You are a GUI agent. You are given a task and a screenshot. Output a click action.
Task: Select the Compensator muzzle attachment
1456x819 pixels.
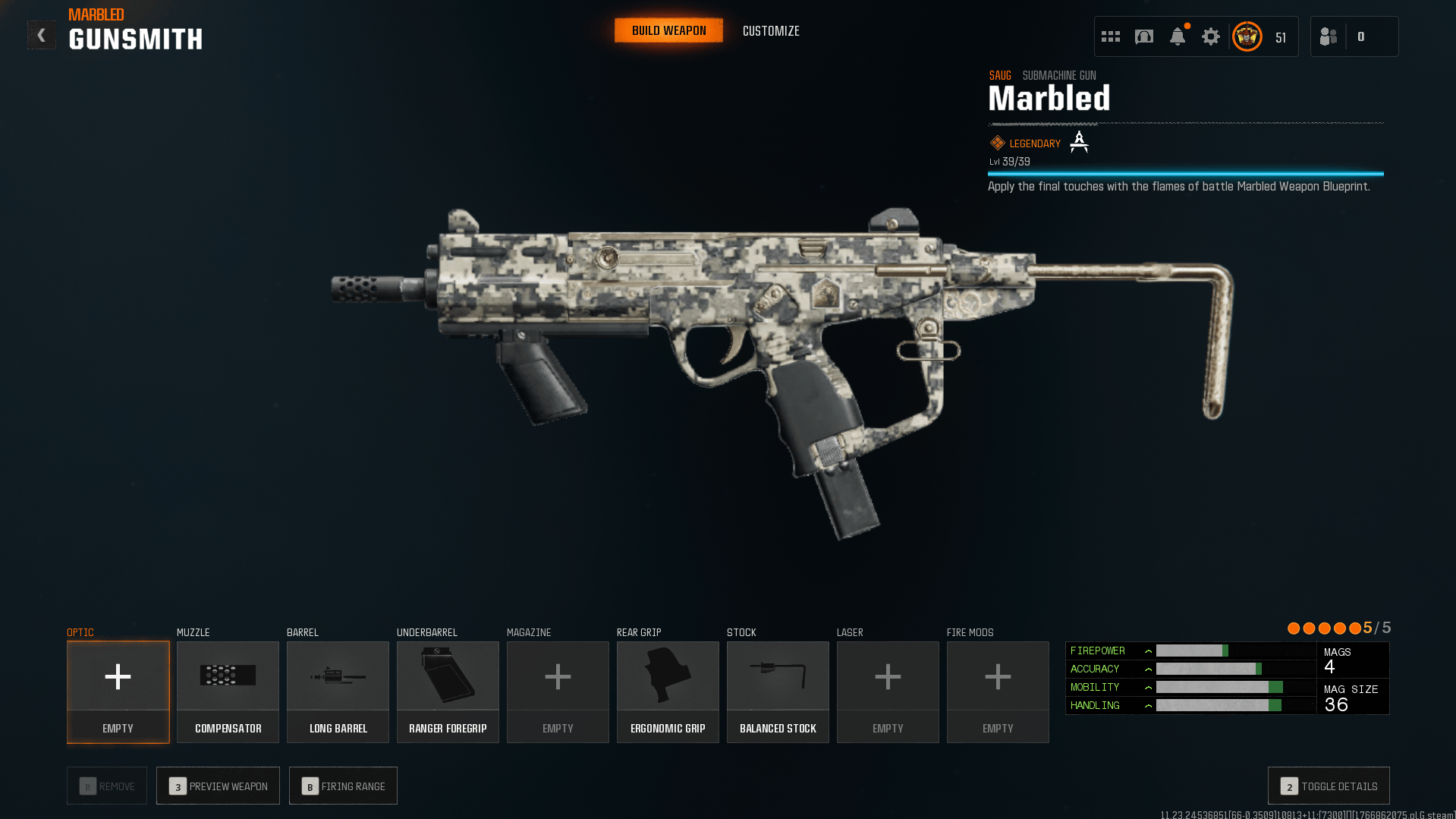[227, 691]
